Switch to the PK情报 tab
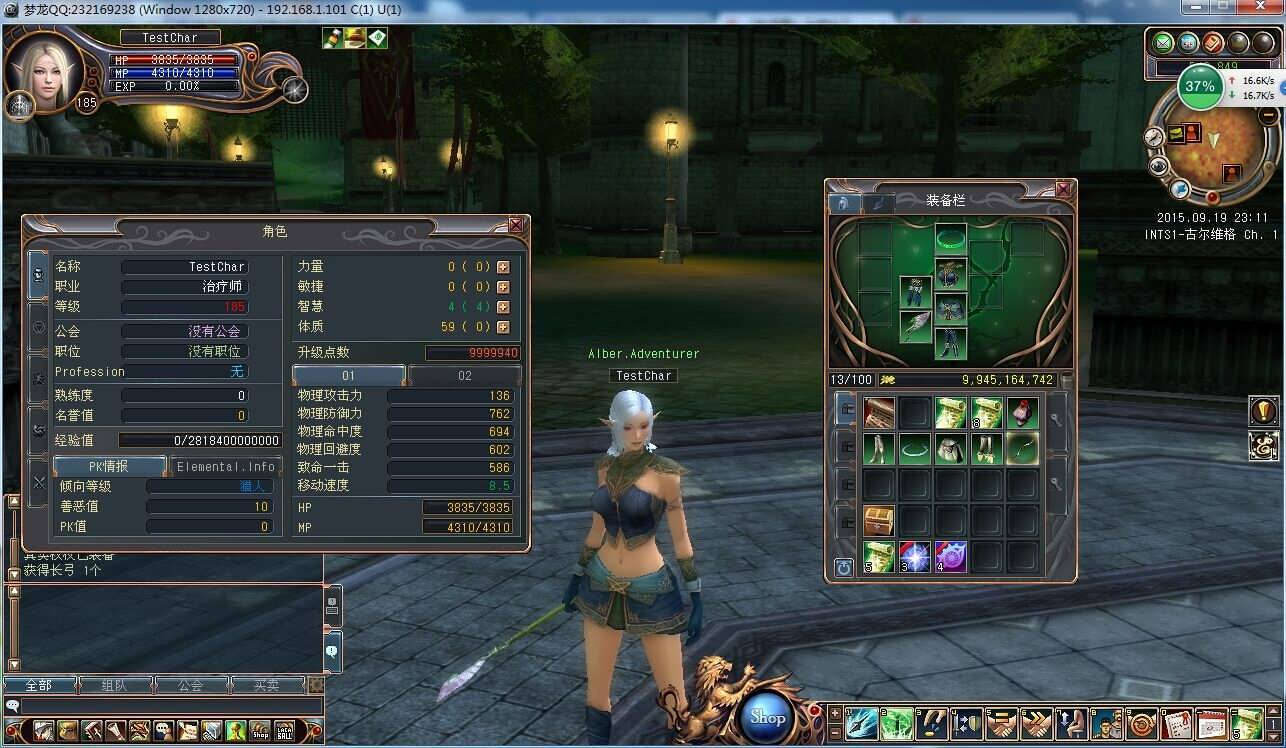Image resolution: width=1286 pixels, height=748 pixels. [x=109, y=466]
